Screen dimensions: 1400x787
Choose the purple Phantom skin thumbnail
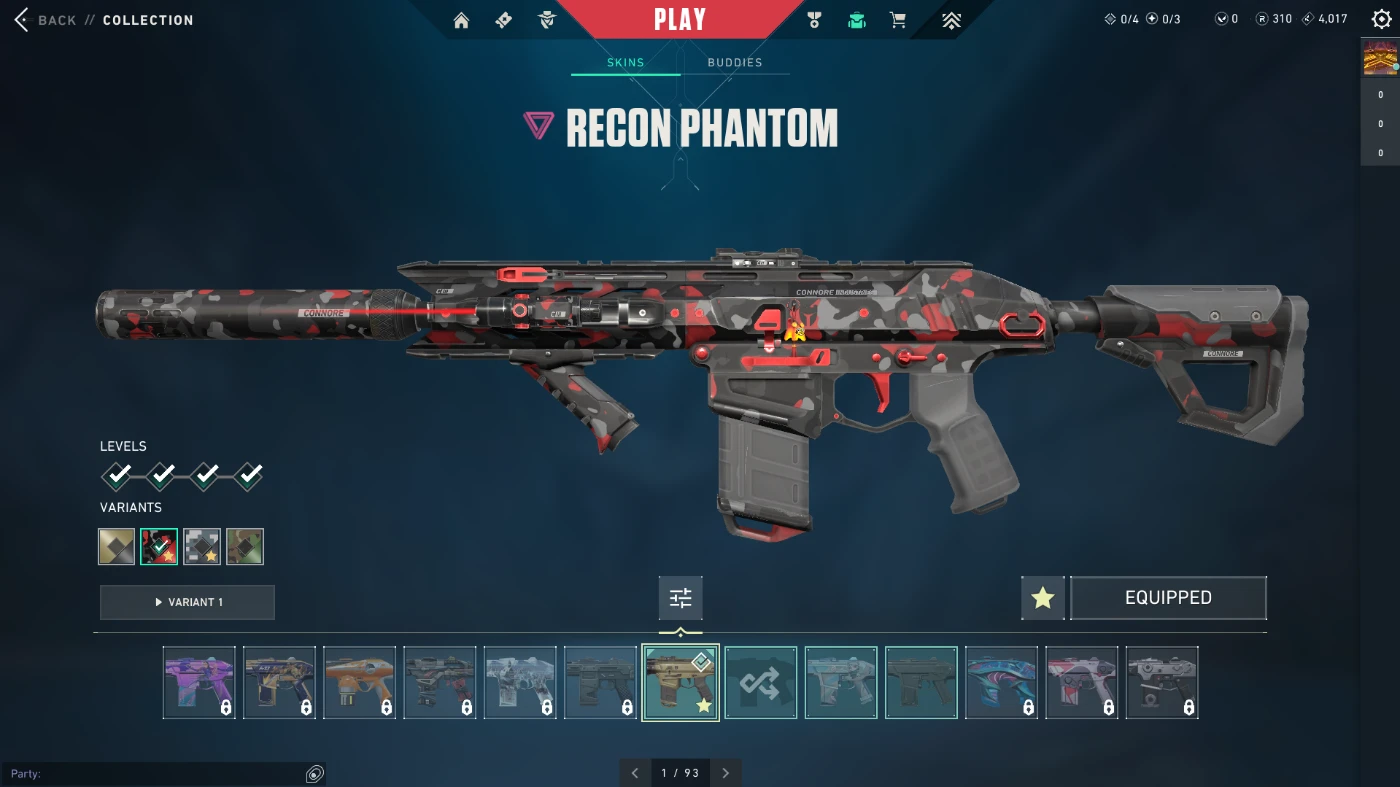coord(200,683)
